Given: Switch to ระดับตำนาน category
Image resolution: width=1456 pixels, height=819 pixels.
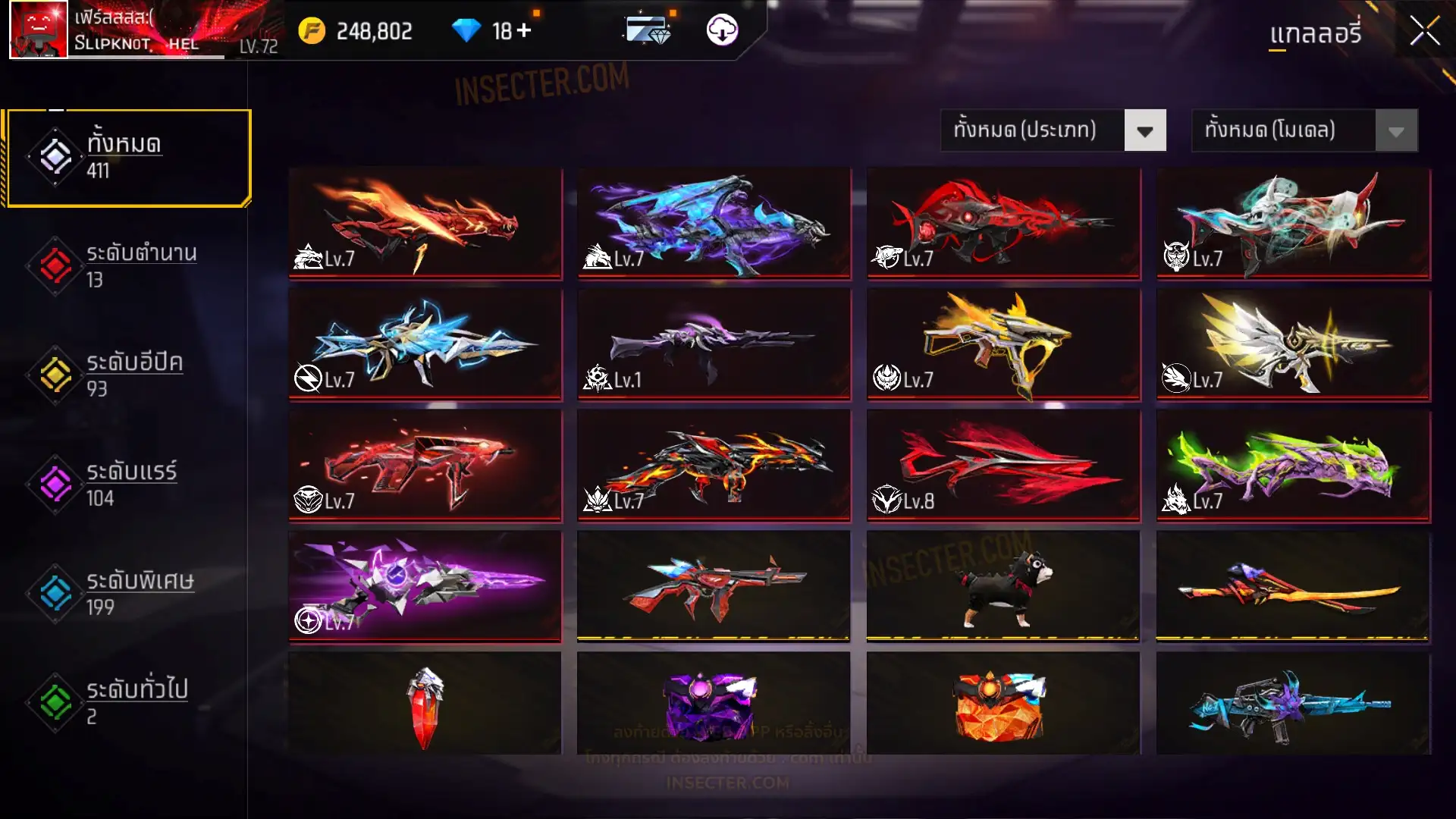Looking at the screenshot, I should 129,266.
